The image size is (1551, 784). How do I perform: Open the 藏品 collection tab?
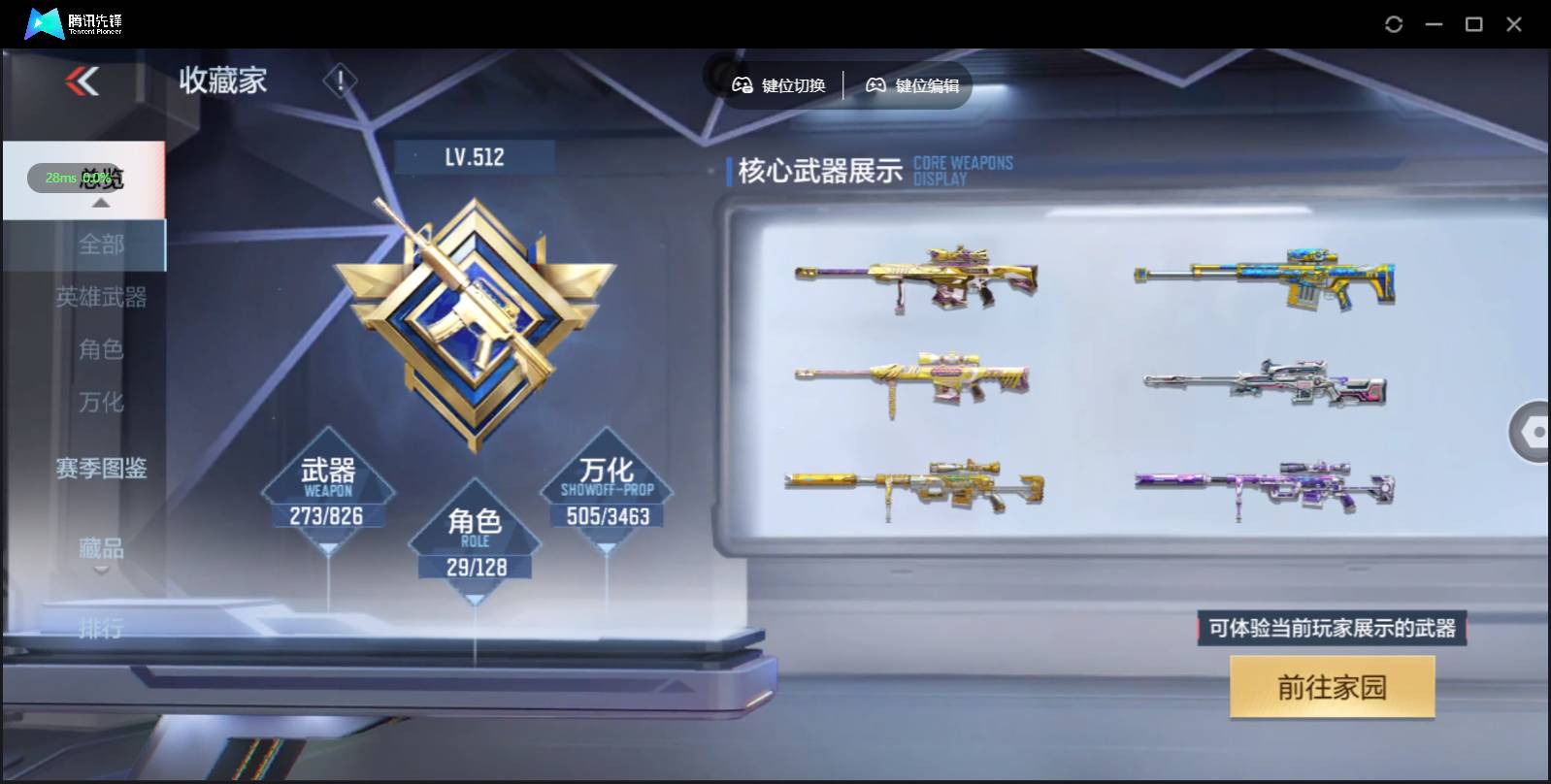pos(101,548)
